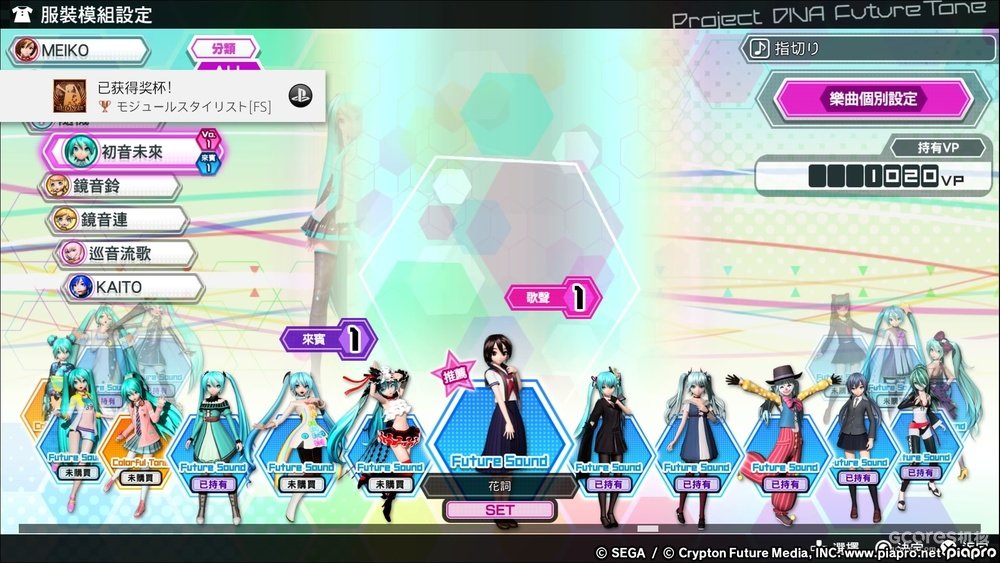
Task: Choose KAITO from the character list
Action: (x=130, y=287)
